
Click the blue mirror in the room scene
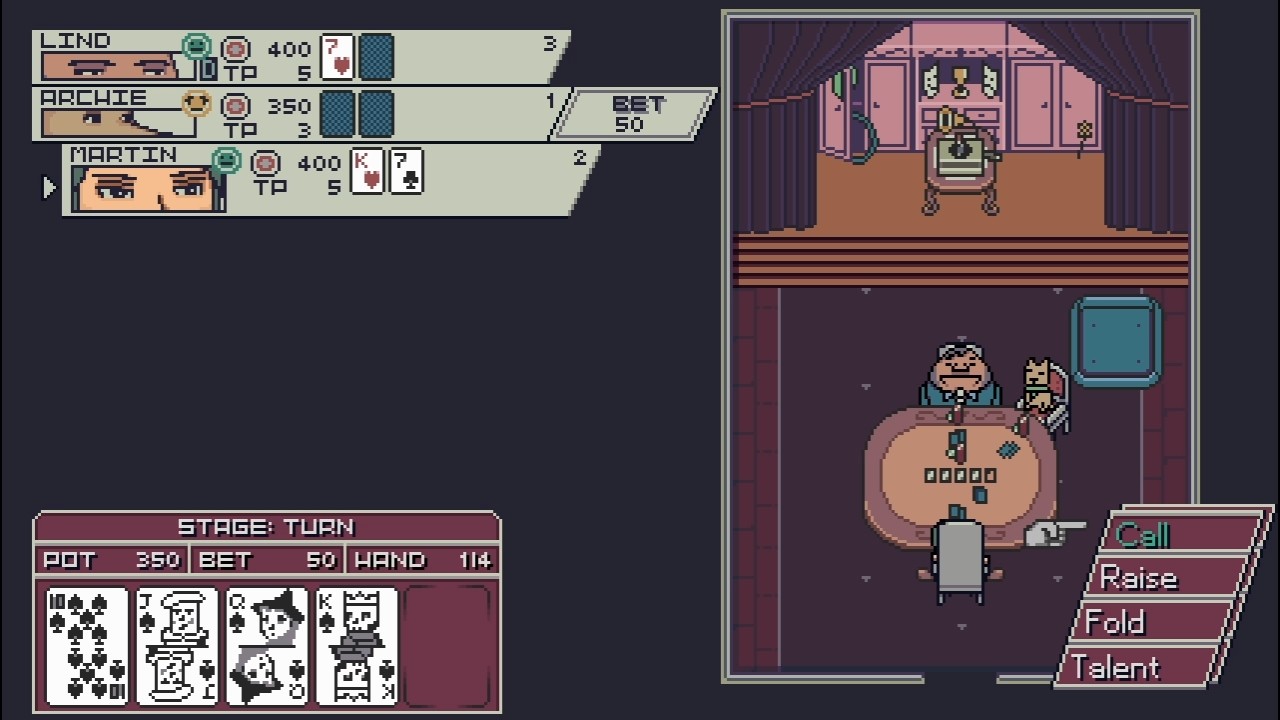[x=1117, y=340]
